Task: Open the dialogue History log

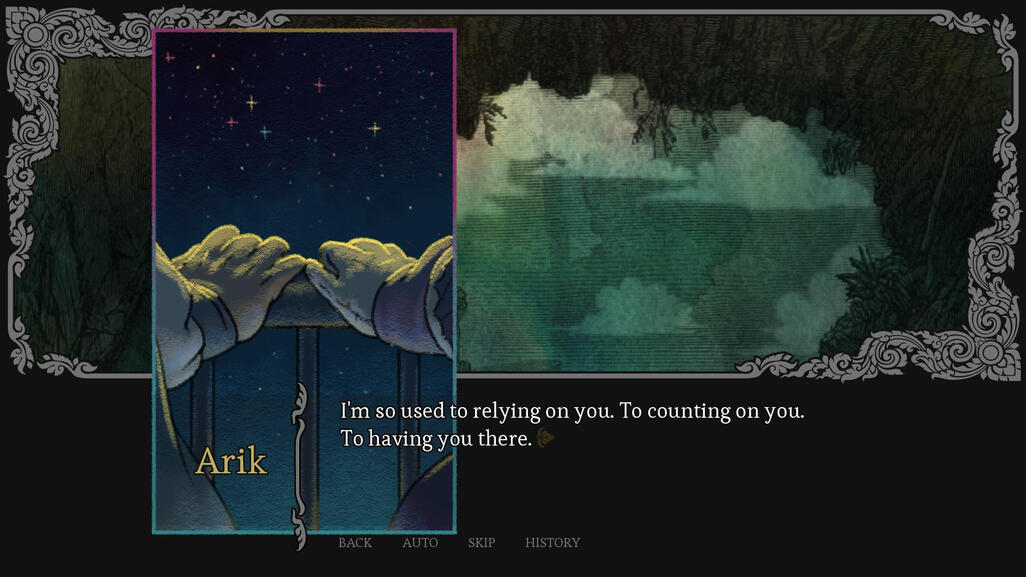Action: tap(552, 543)
